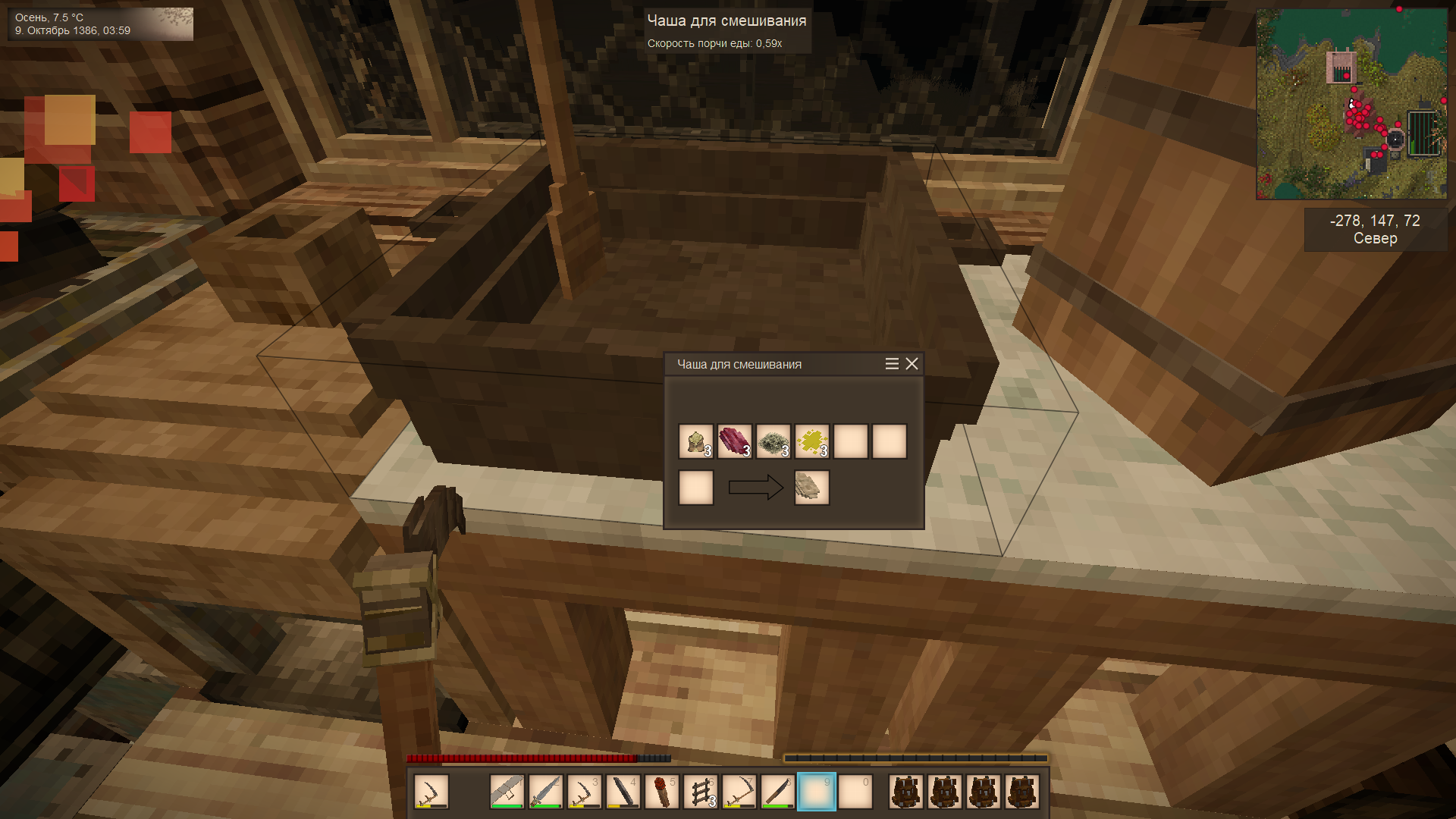Equip the blade in hotbar slot 2
The height and width of the screenshot is (819, 1456).
point(546,792)
